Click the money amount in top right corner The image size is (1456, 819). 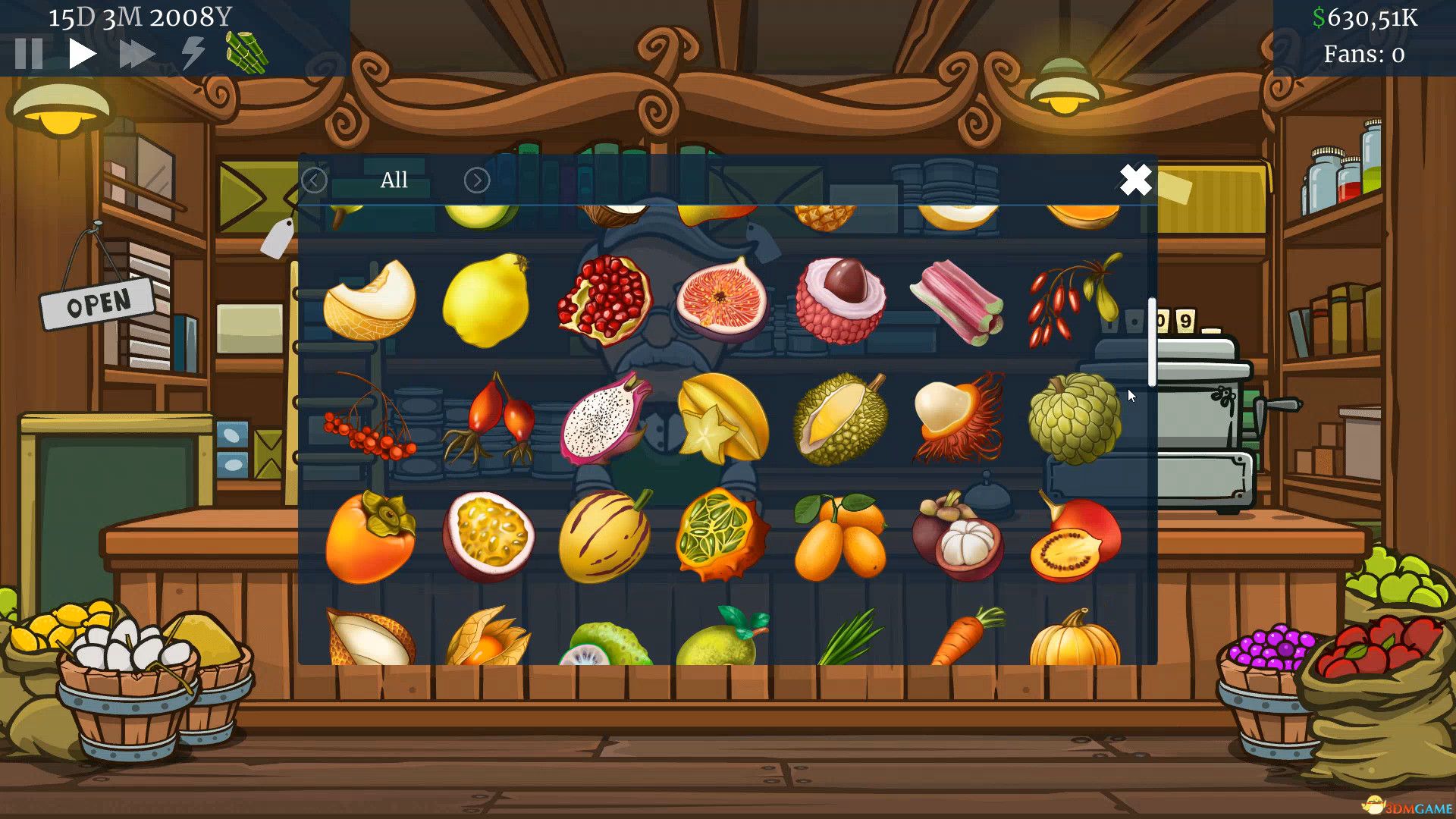coord(1363,19)
